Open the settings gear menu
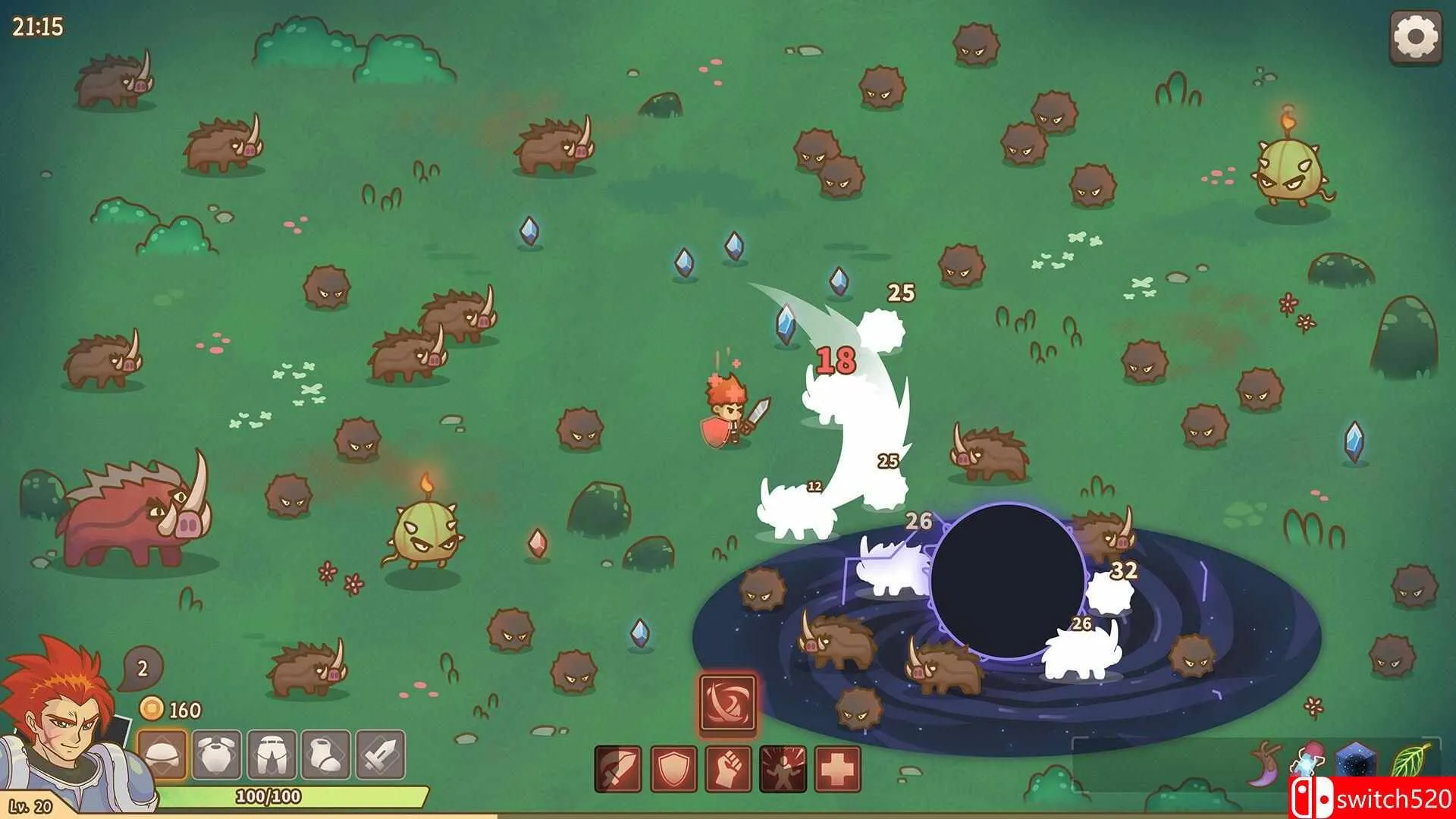This screenshot has height=819, width=1456. 1415,36
